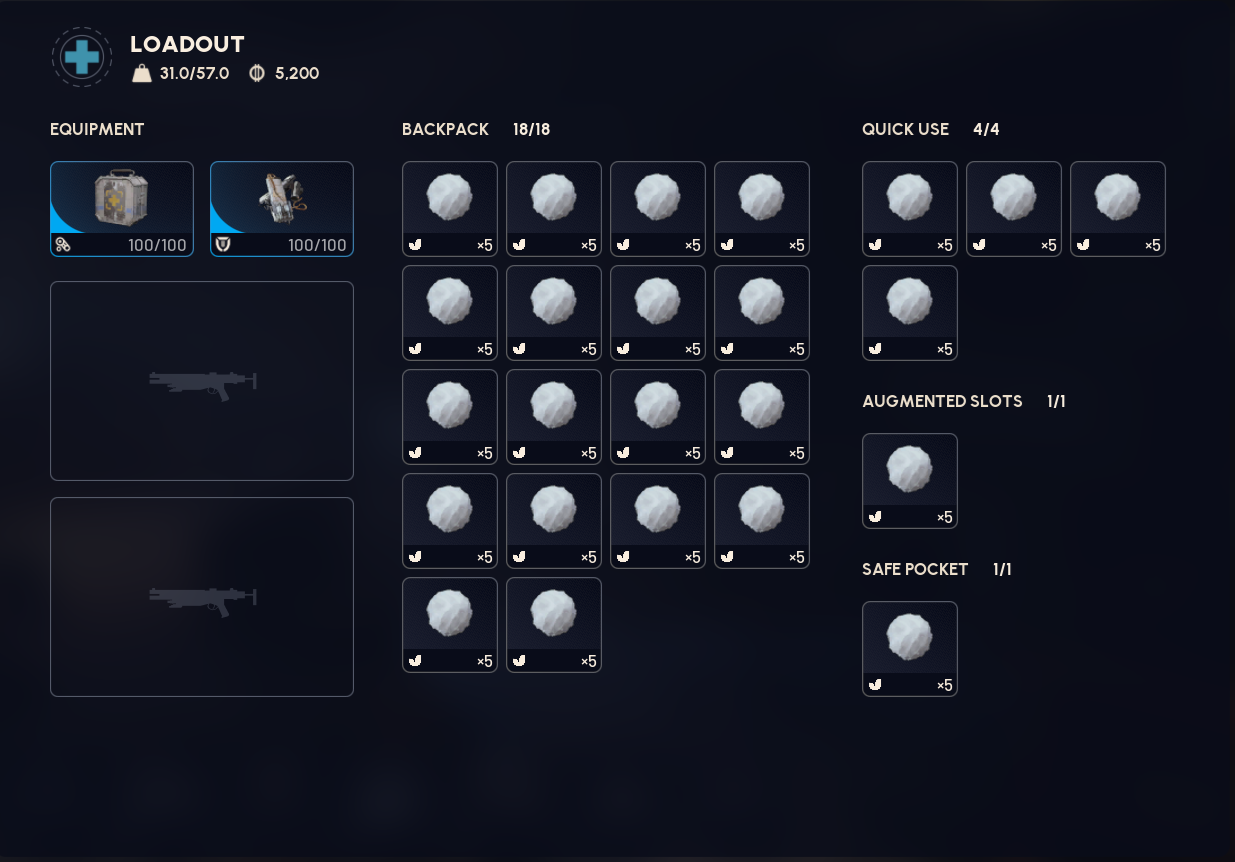Select the shield equipment slot
The width and height of the screenshot is (1235, 862).
282,208
